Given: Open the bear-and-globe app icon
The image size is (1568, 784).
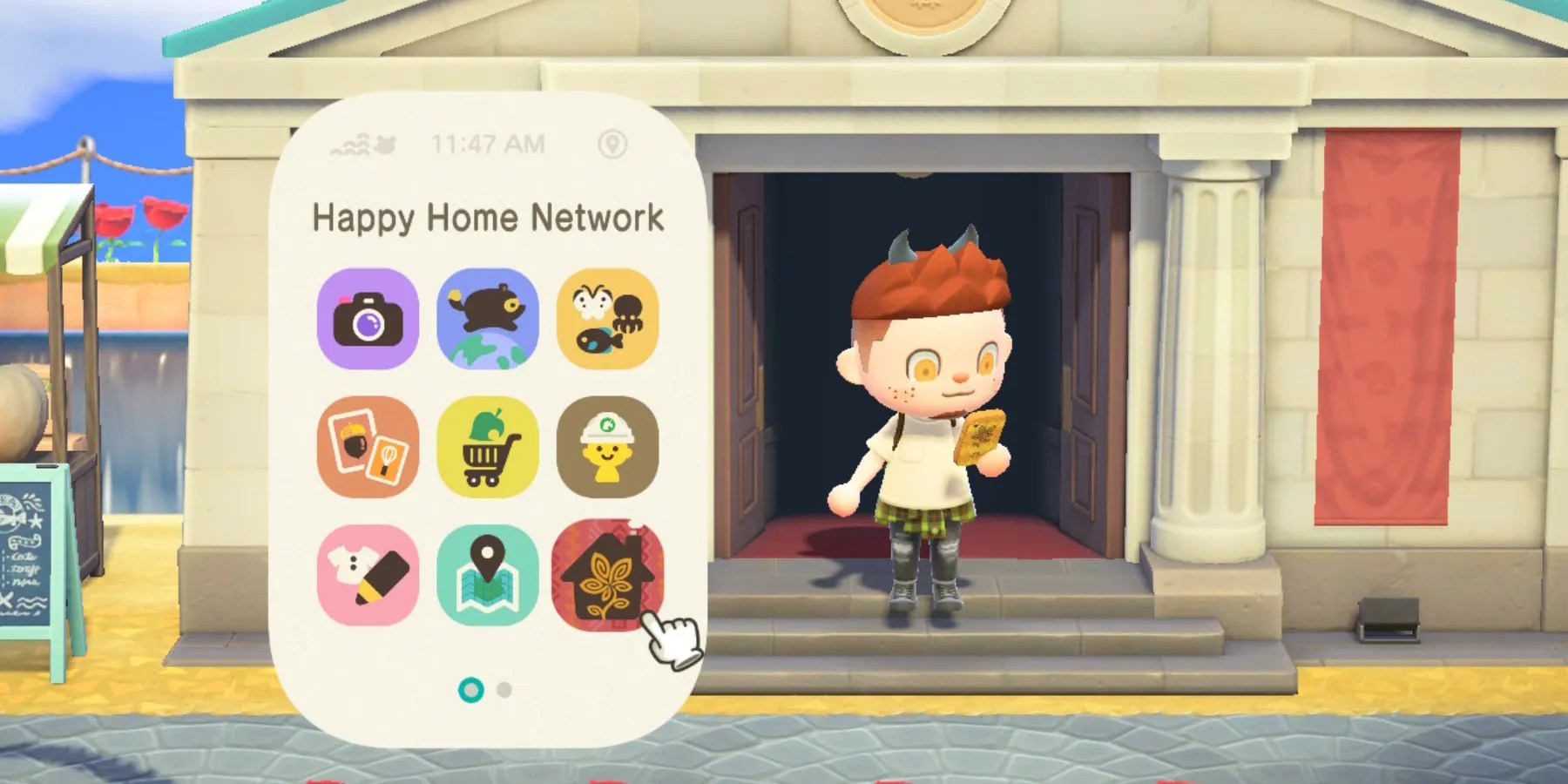Looking at the screenshot, I should click(x=487, y=319).
